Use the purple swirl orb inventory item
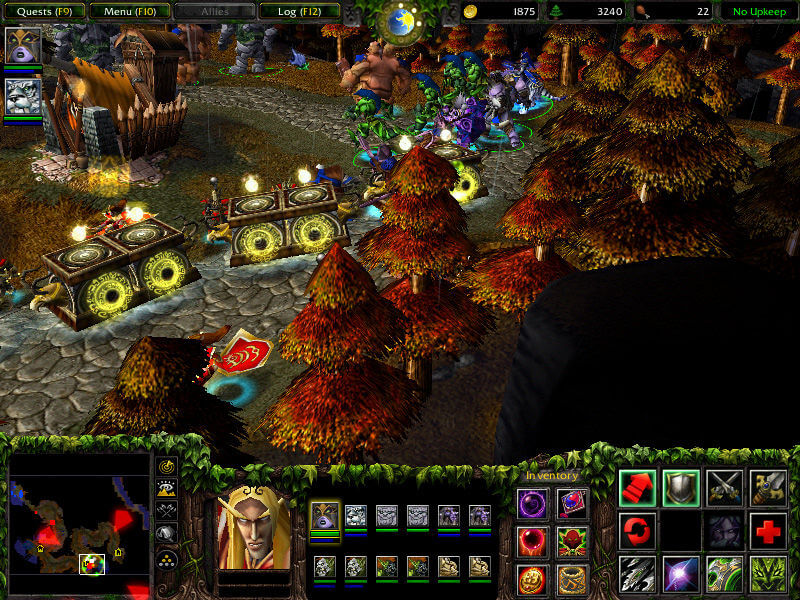This screenshot has width=800, height=600. (532, 504)
